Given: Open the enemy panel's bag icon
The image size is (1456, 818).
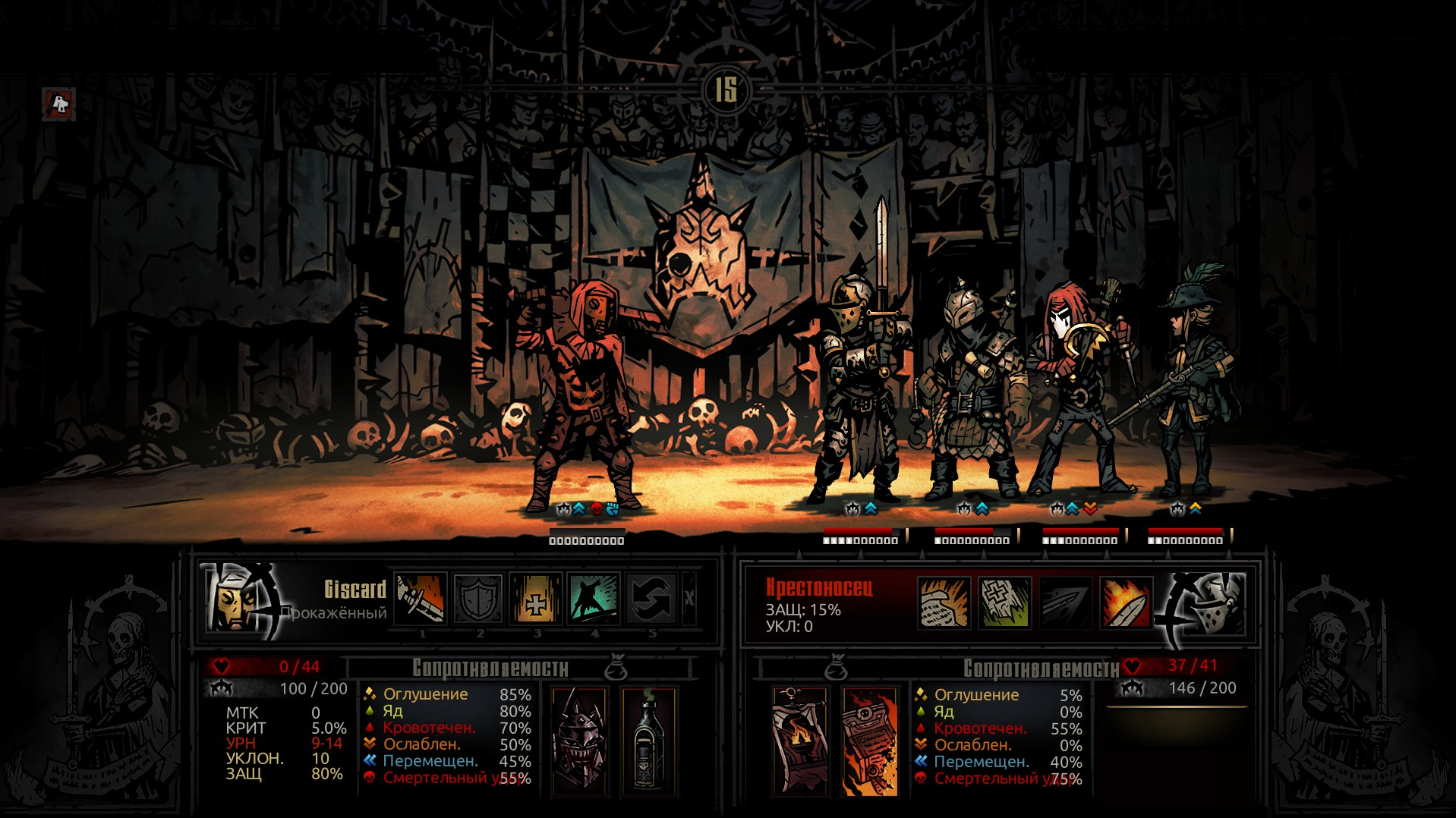Looking at the screenshot, I should pos(834,667).
